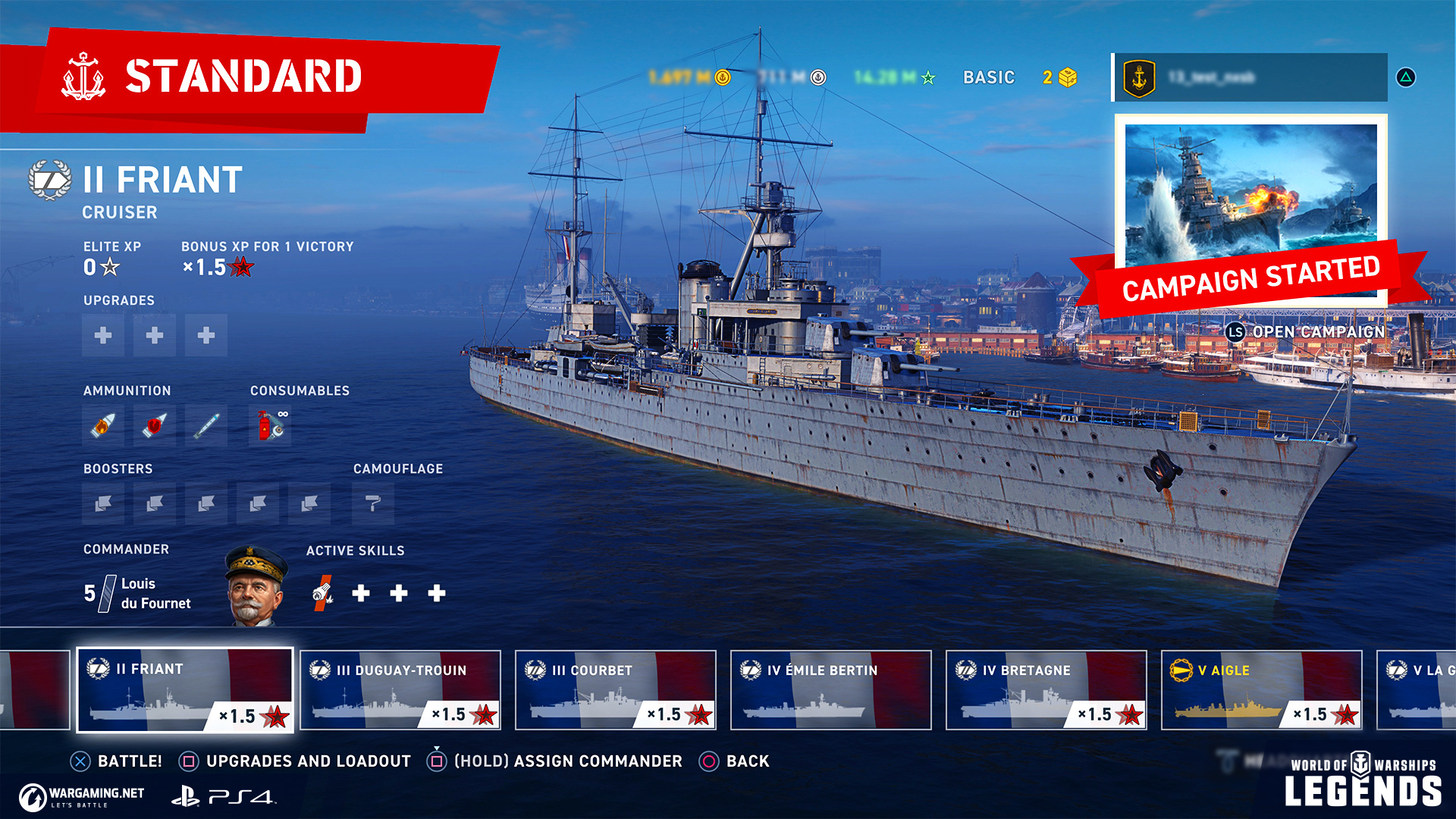Select the torpedo ammunition icon
Screen dimensions: 1456x819
pos(206,425)
